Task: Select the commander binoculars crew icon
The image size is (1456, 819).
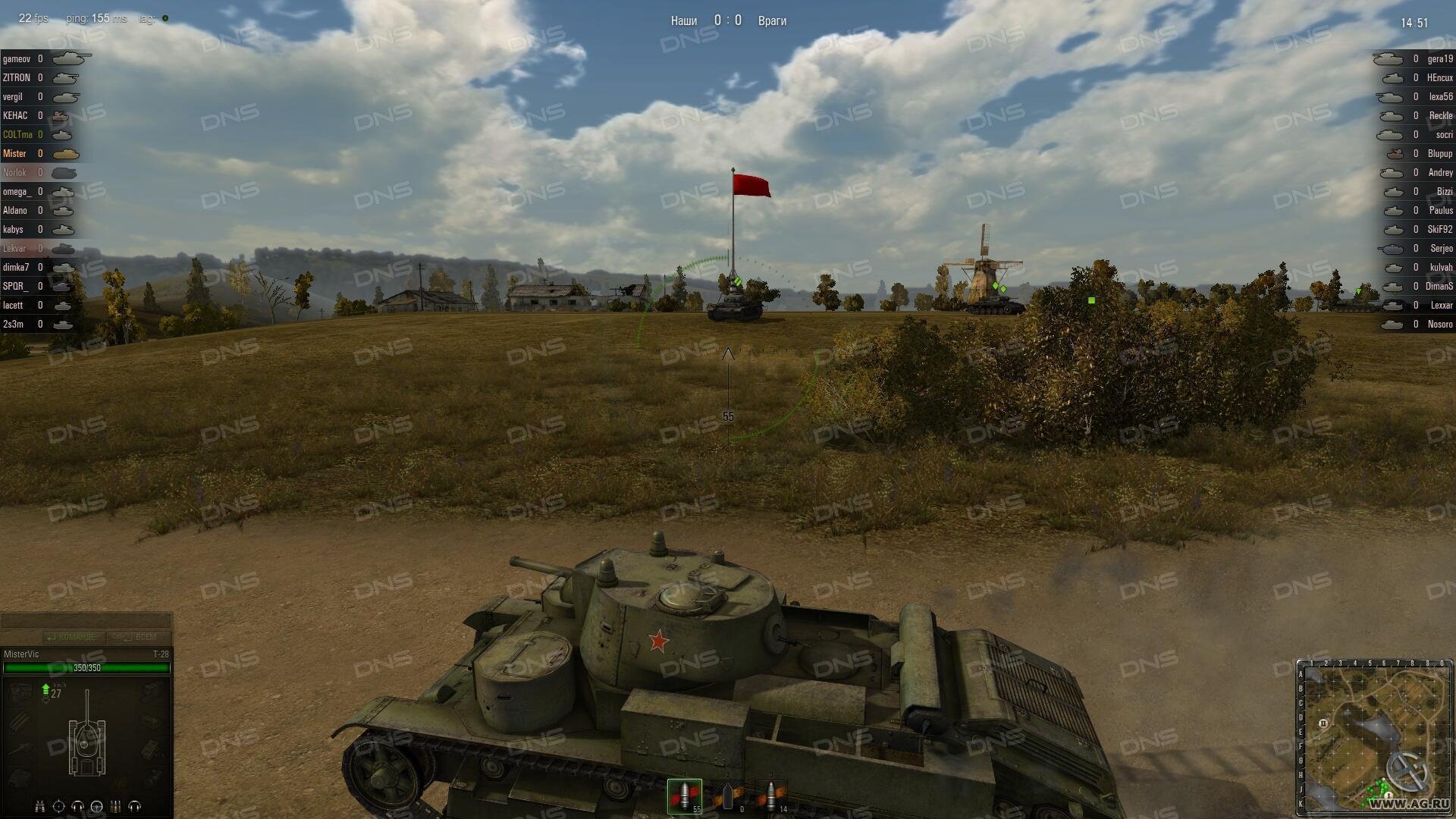Action: point(40,806)
